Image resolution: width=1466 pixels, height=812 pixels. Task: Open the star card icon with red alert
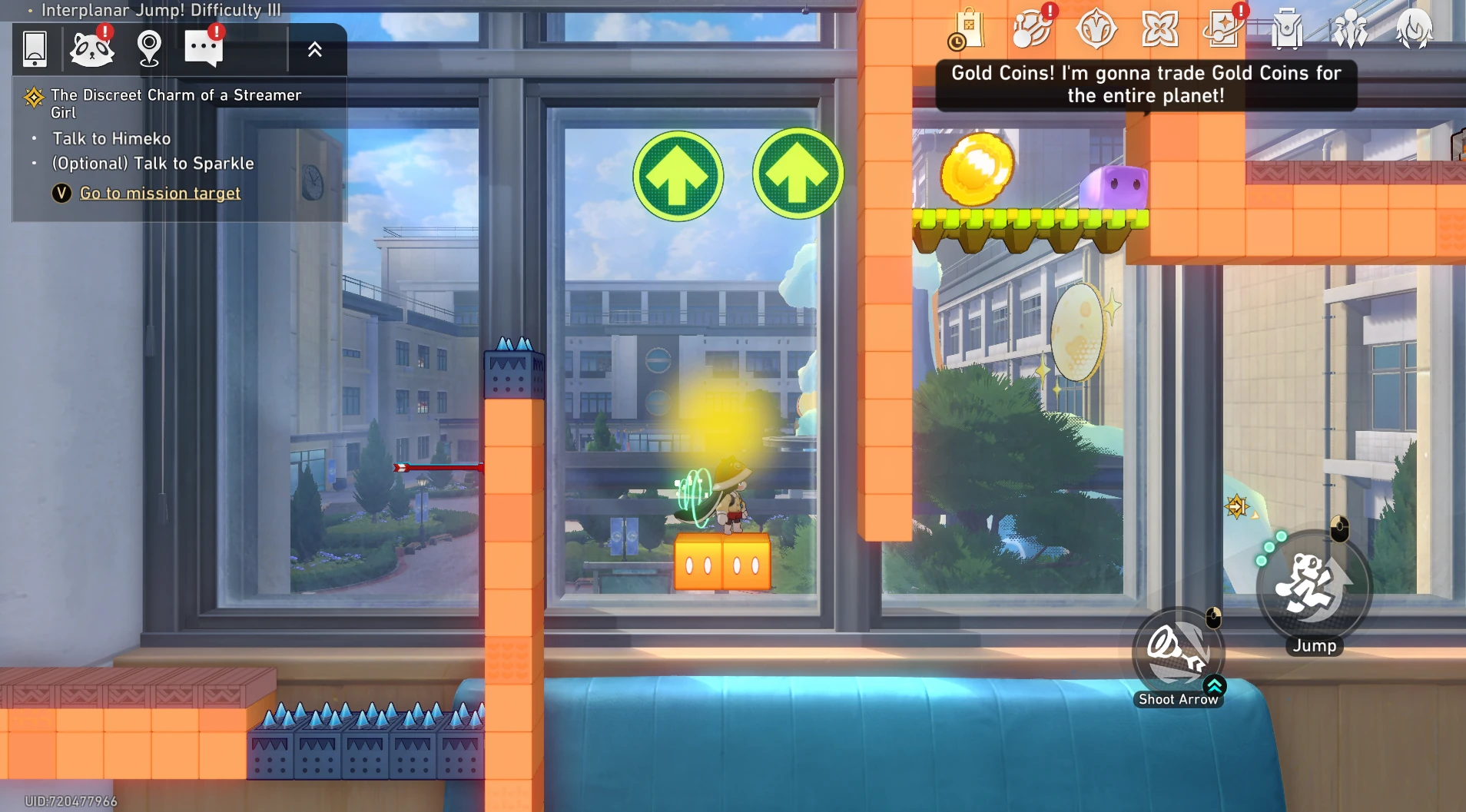point(1223,30)
